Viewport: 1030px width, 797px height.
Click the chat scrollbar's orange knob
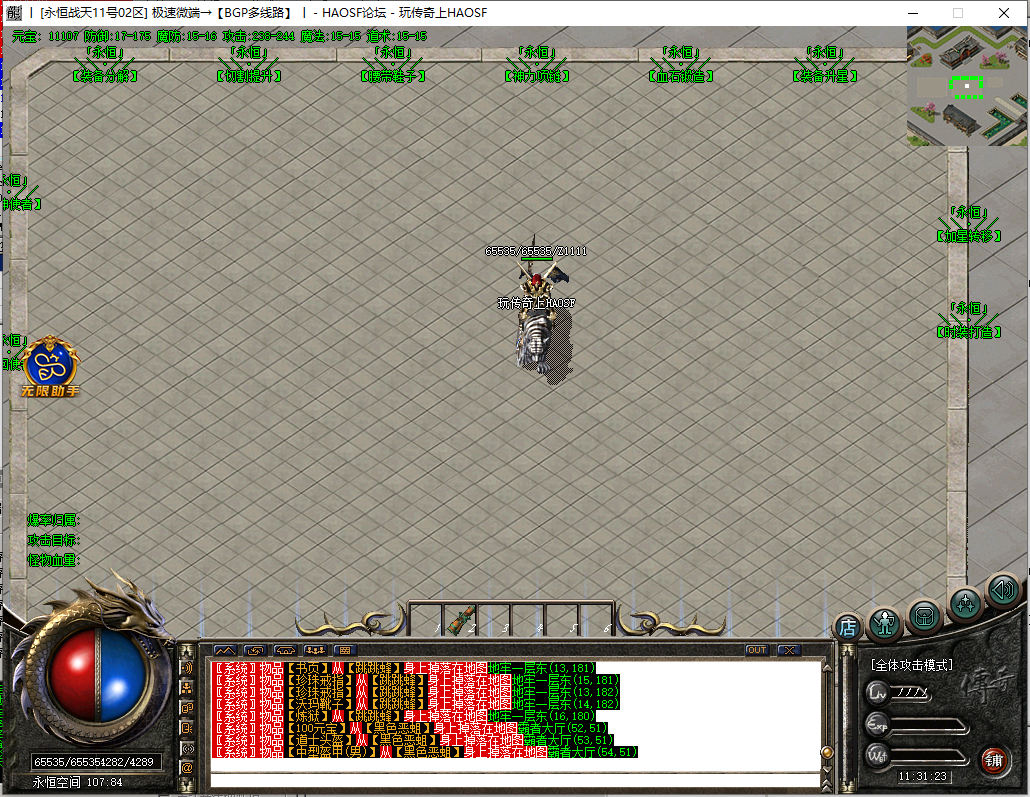[x=827, y=752]
